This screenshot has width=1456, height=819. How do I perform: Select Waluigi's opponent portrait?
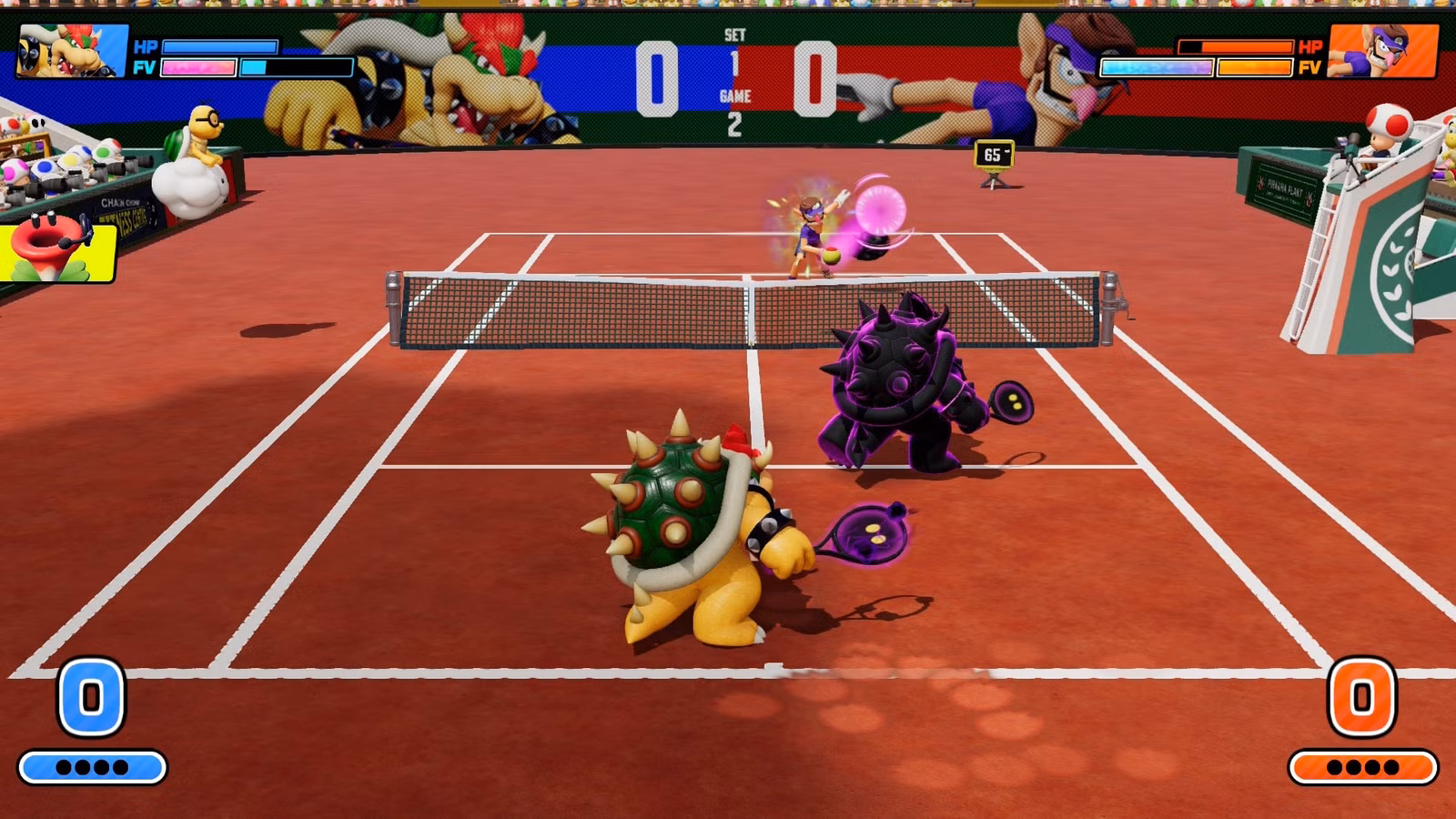pos(1383,51)
